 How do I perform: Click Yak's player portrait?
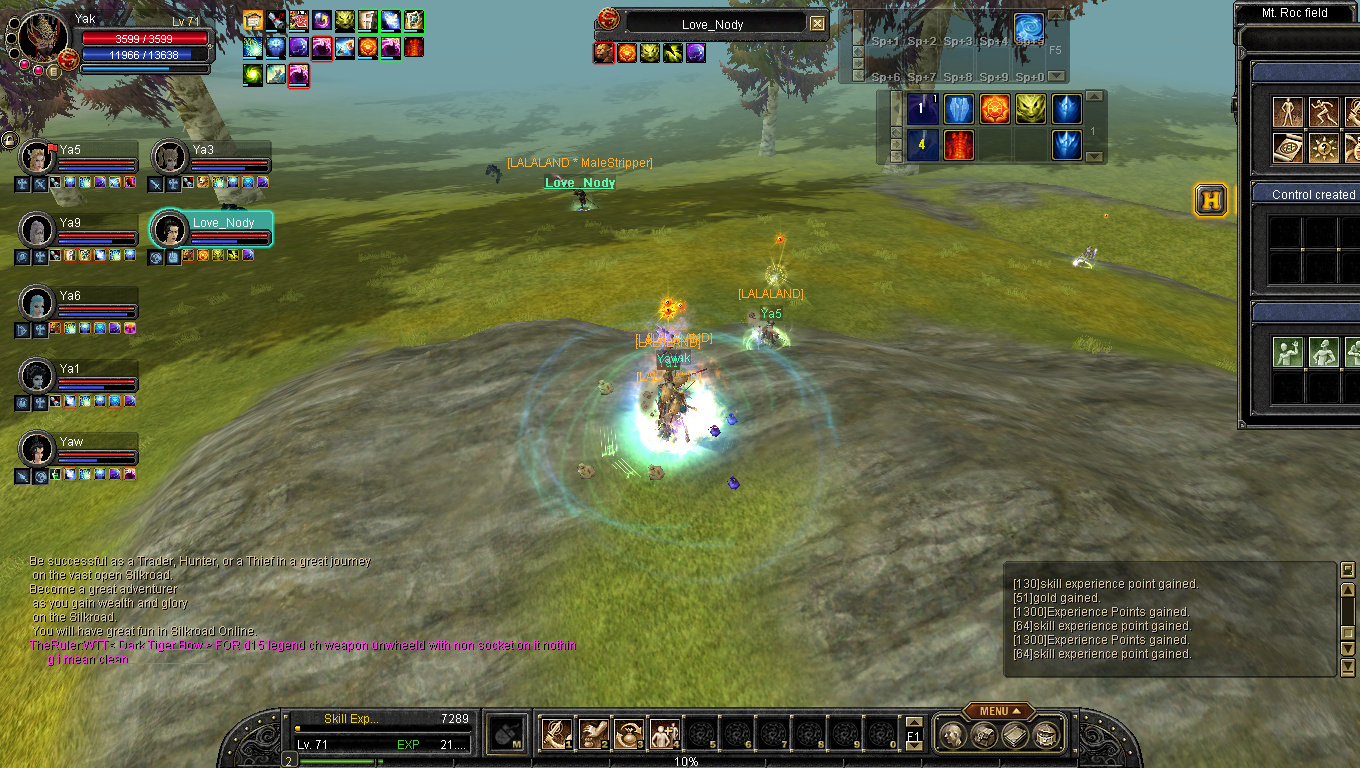click(x=43, y=35)
